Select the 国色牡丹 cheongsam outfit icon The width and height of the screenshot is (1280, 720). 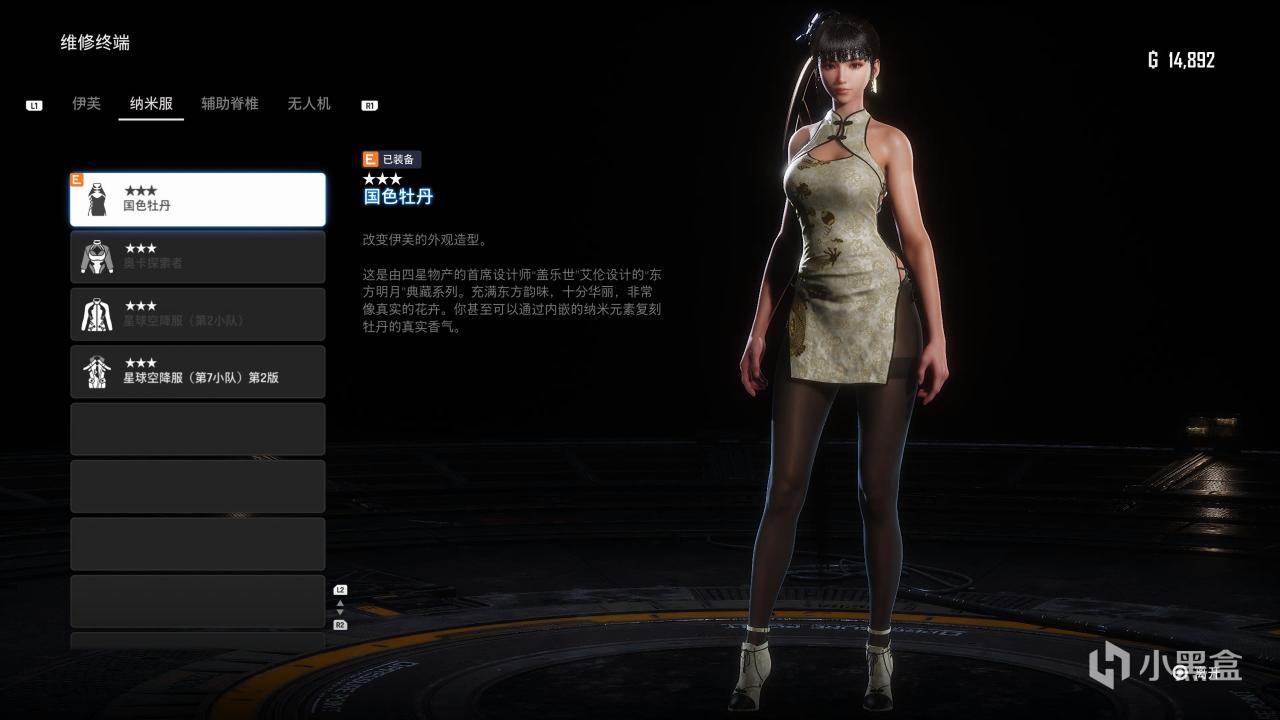coord(97,197)
